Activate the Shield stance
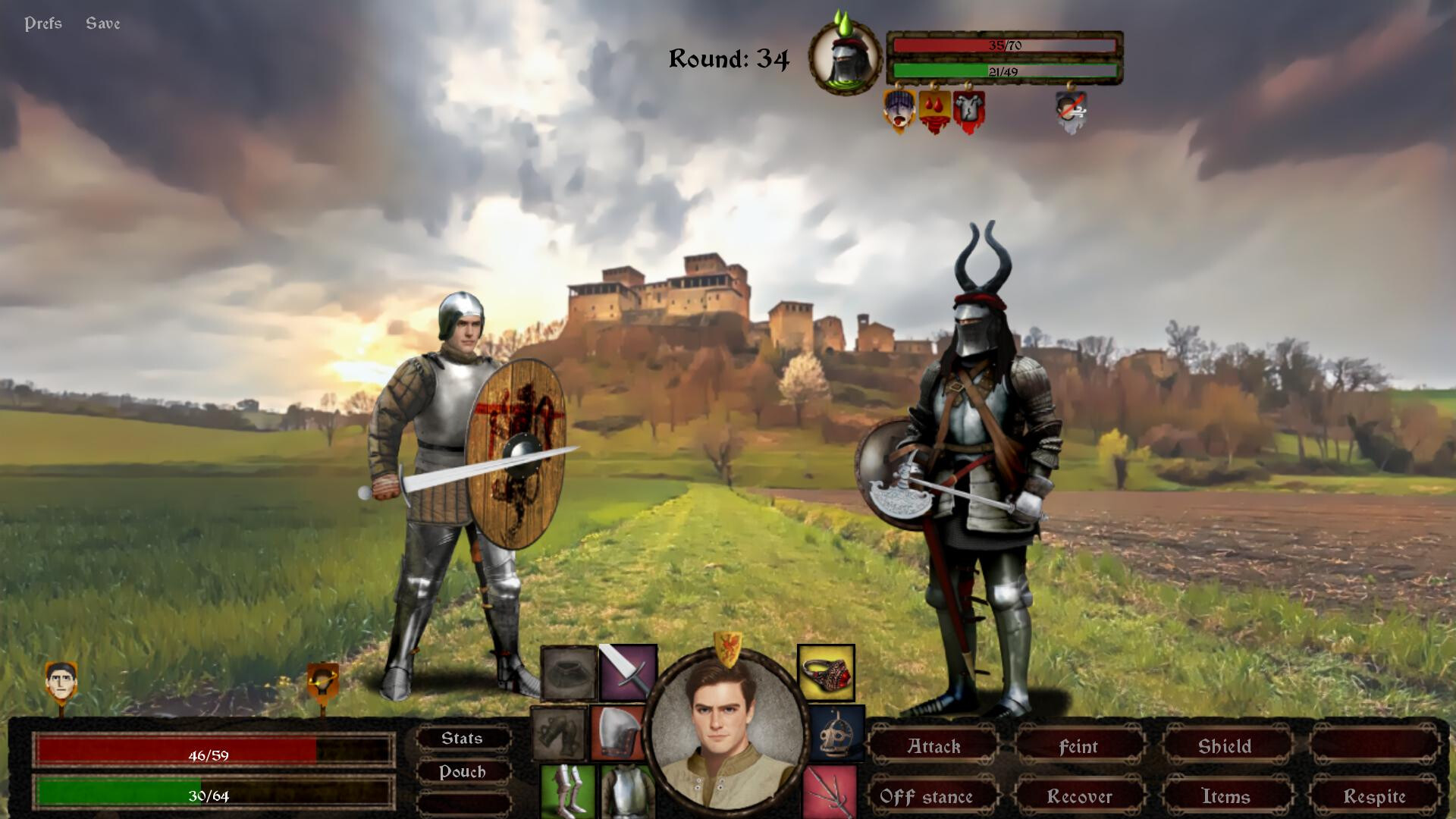The height and width of the screenshot is (819, 1456). click(x=1225, y=746)
